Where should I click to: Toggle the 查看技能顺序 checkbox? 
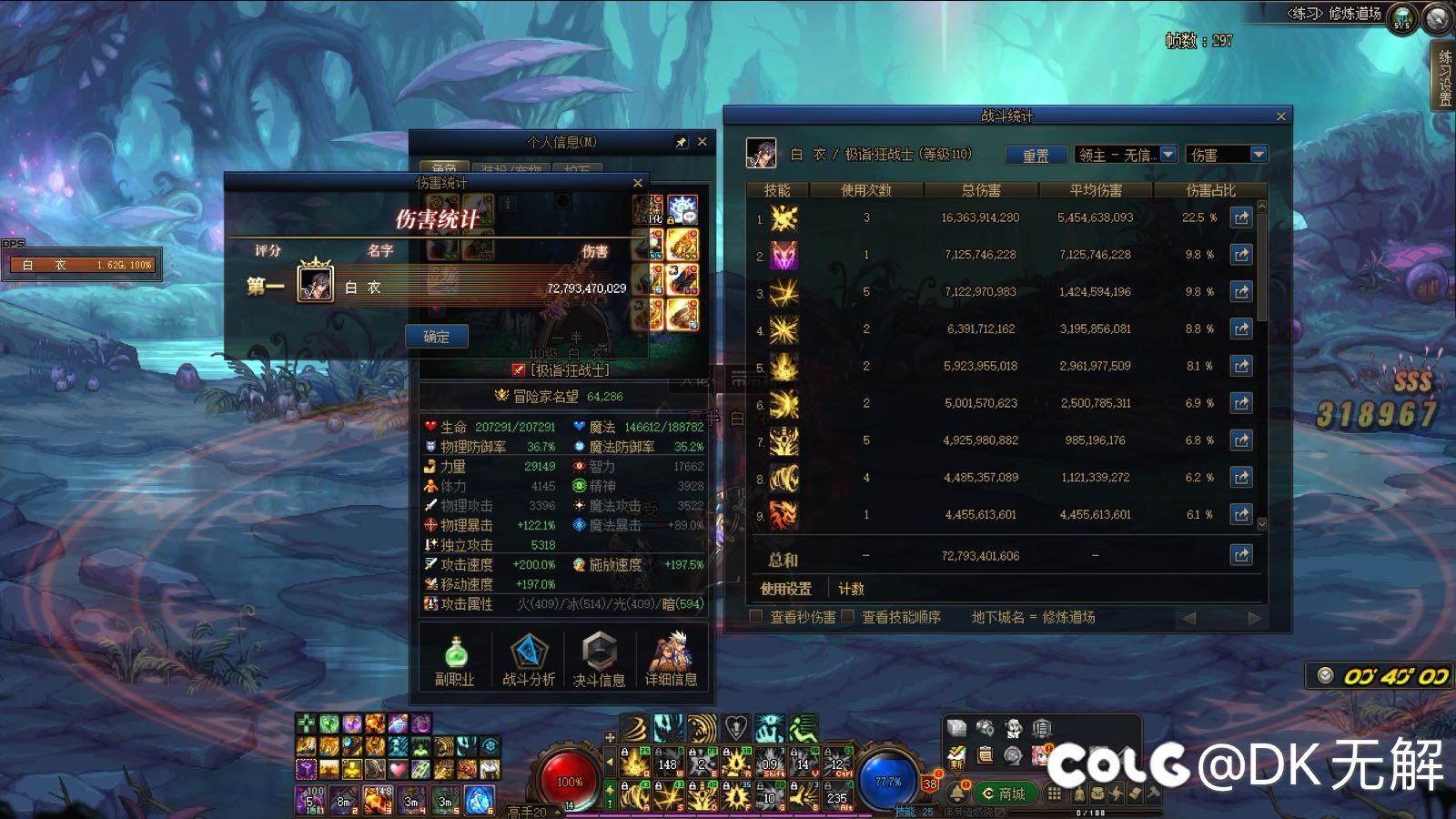[848, 617]
